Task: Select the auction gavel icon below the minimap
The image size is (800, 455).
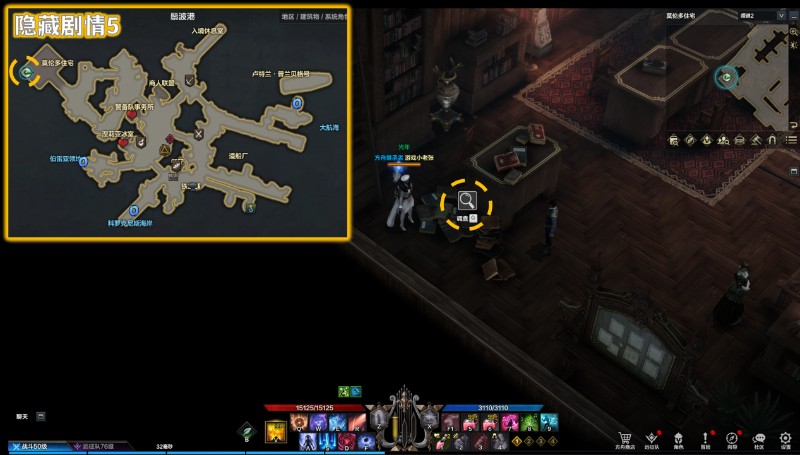Action: [x=757, y=140]
